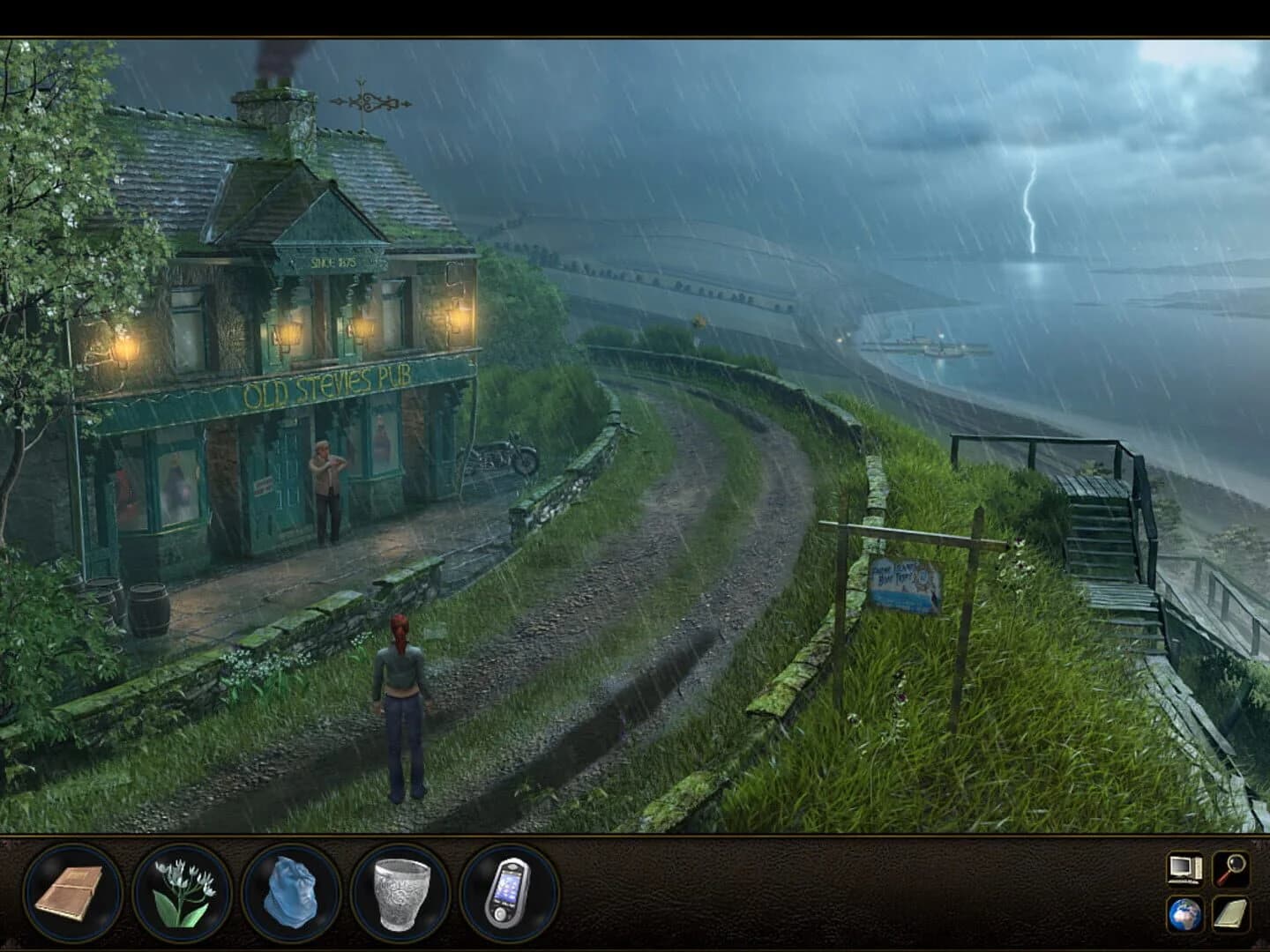Examine the motorcycle parked beside the pub

pos(500,454)
